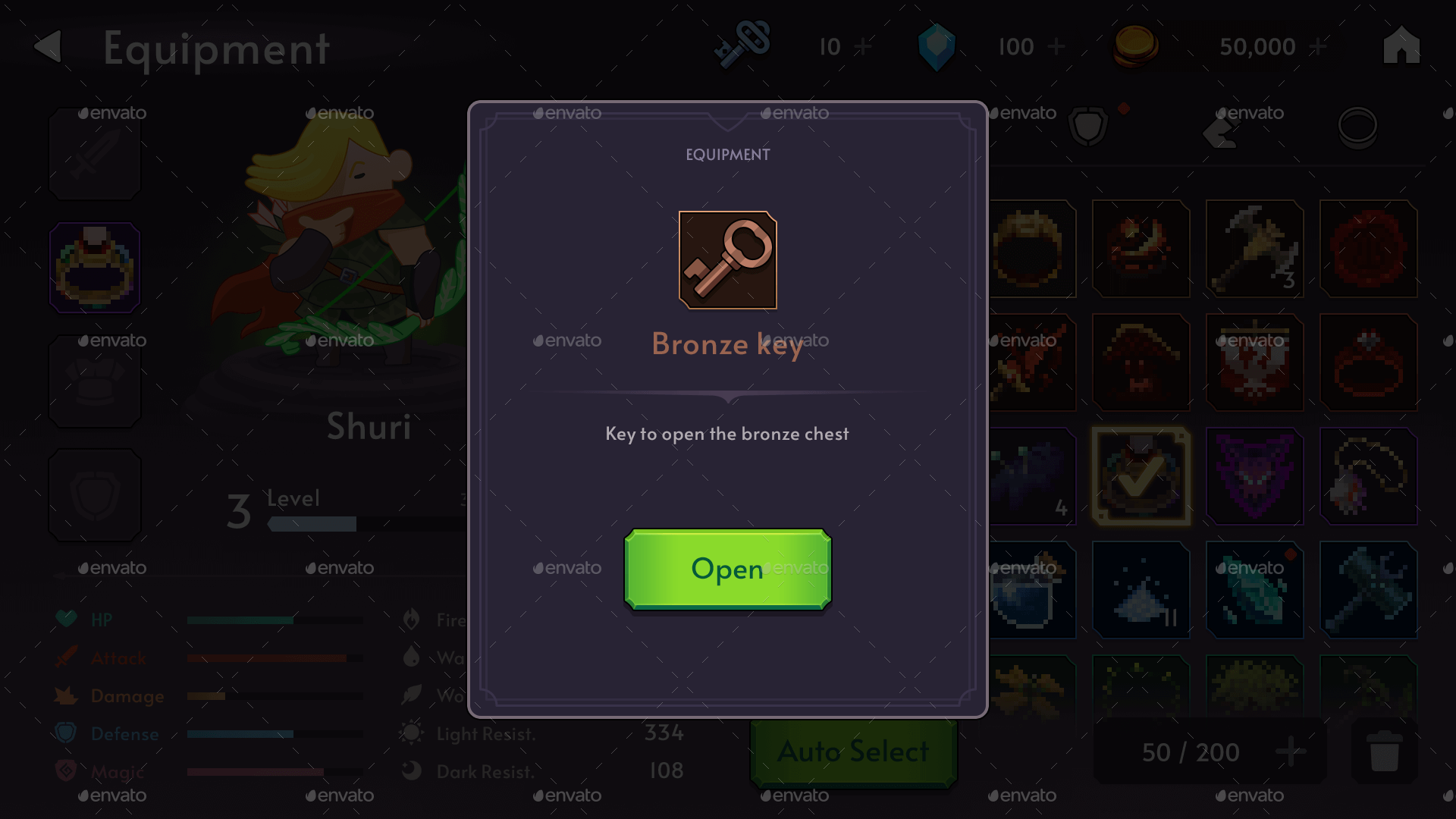Select the armor chestplate slot
Screen dimensions: 1456x819
[94, 381]
